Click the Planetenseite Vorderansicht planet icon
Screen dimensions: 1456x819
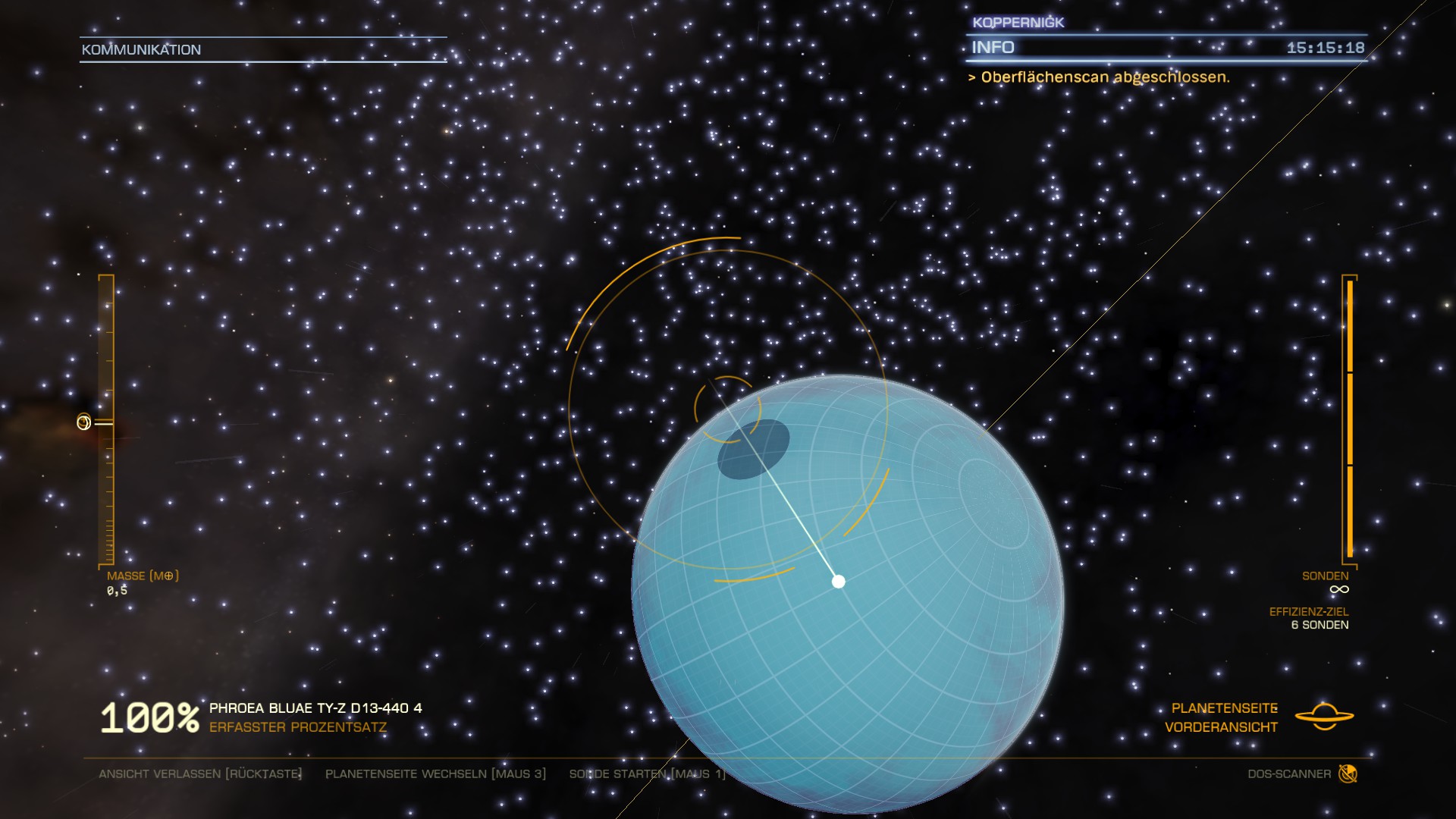point(1324,717)
